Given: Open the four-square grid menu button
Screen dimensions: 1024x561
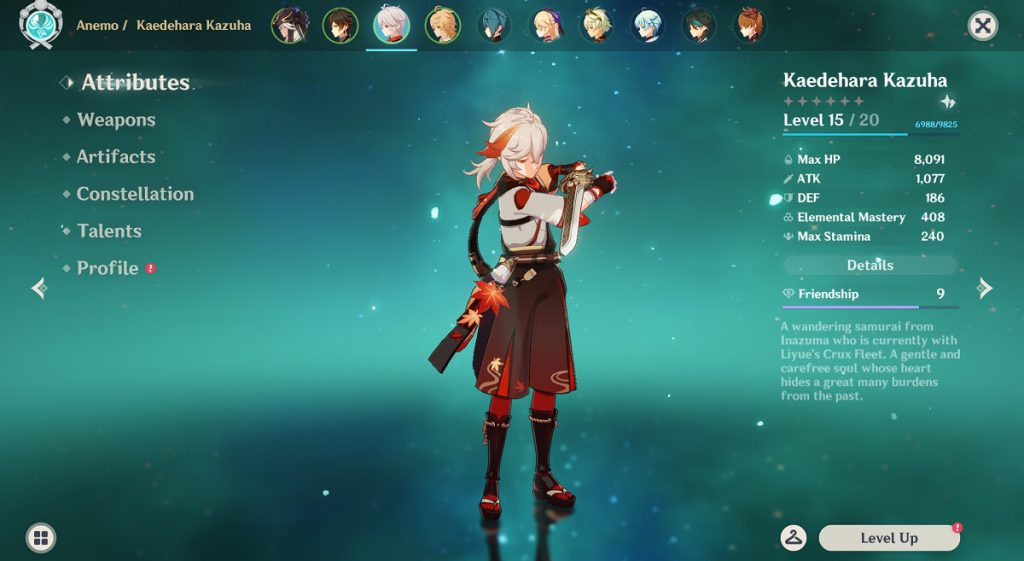Looking at the screenshot, I should (x=41, y=538).
